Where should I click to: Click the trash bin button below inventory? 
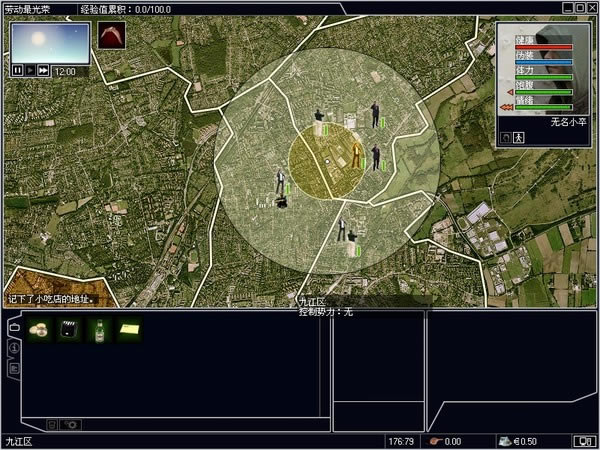(52, 424)
